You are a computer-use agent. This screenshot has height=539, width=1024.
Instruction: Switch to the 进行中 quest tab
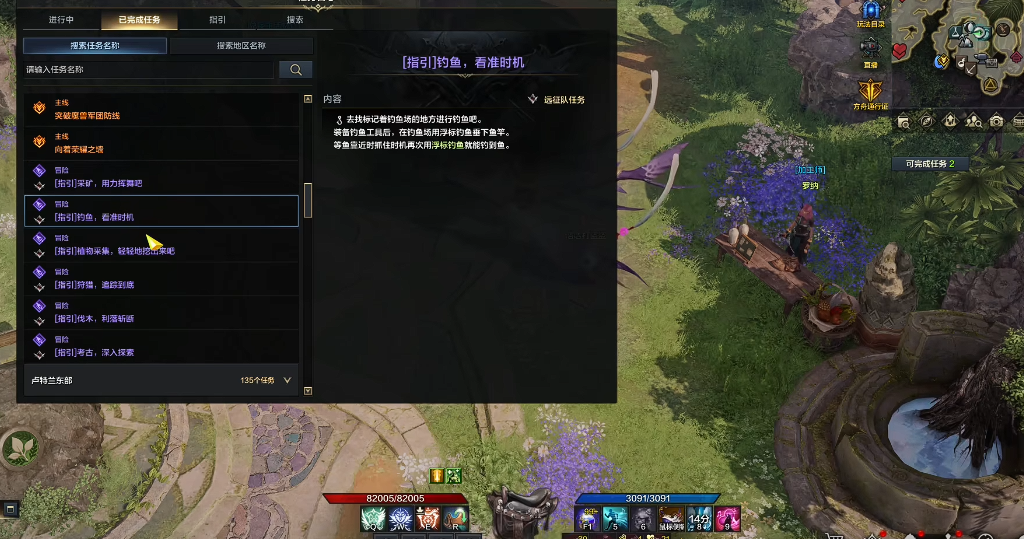61,19
